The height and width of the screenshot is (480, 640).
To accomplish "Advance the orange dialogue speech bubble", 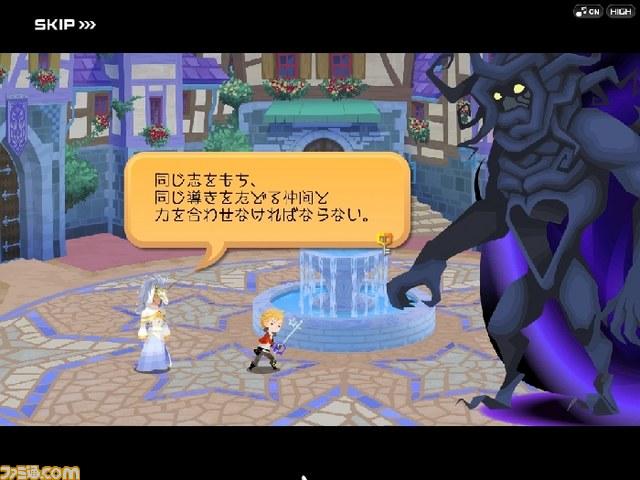I will click(266, 198).
